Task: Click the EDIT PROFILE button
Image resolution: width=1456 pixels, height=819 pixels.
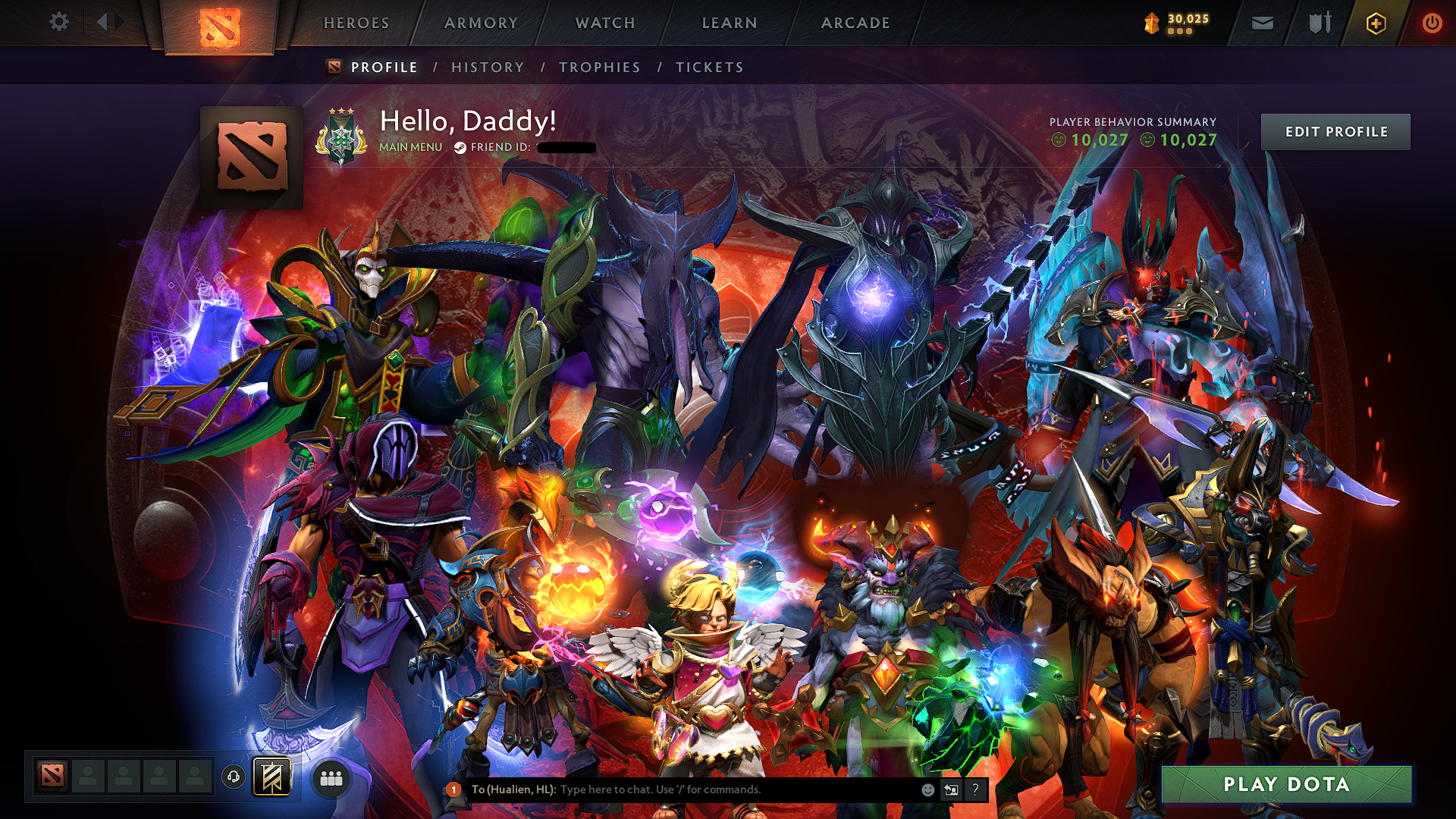Action: (1336, 131)
